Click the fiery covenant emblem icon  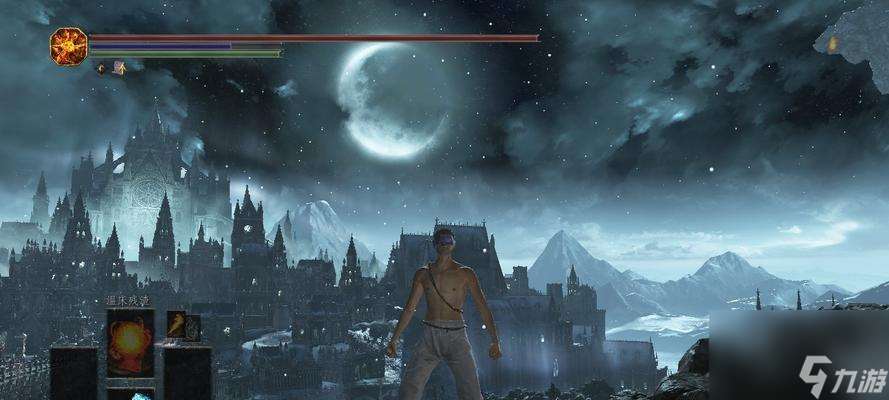(68, 46)
